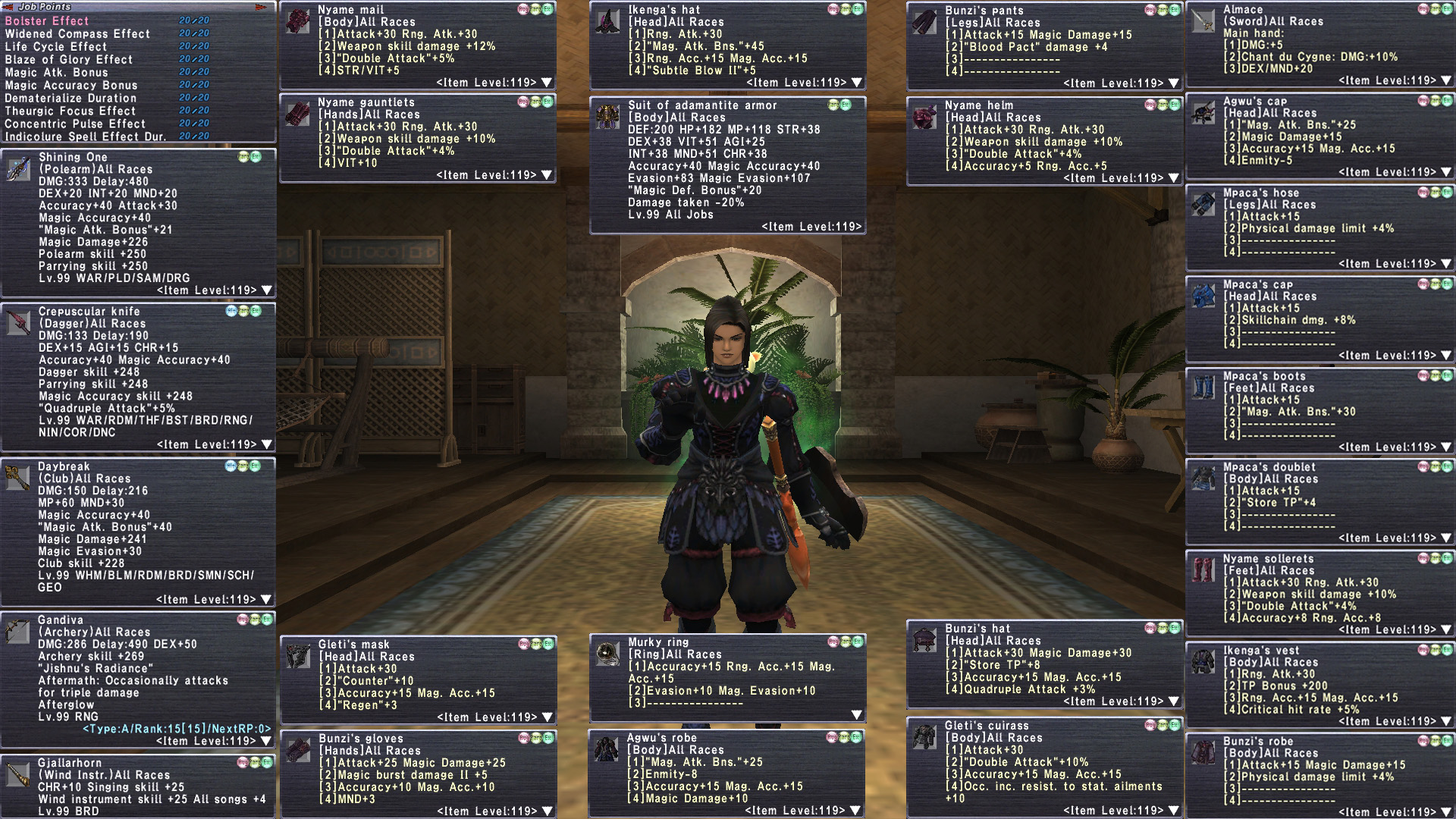
Task: Click the Suit of adamantite armor icon
Action: [607, 117]
